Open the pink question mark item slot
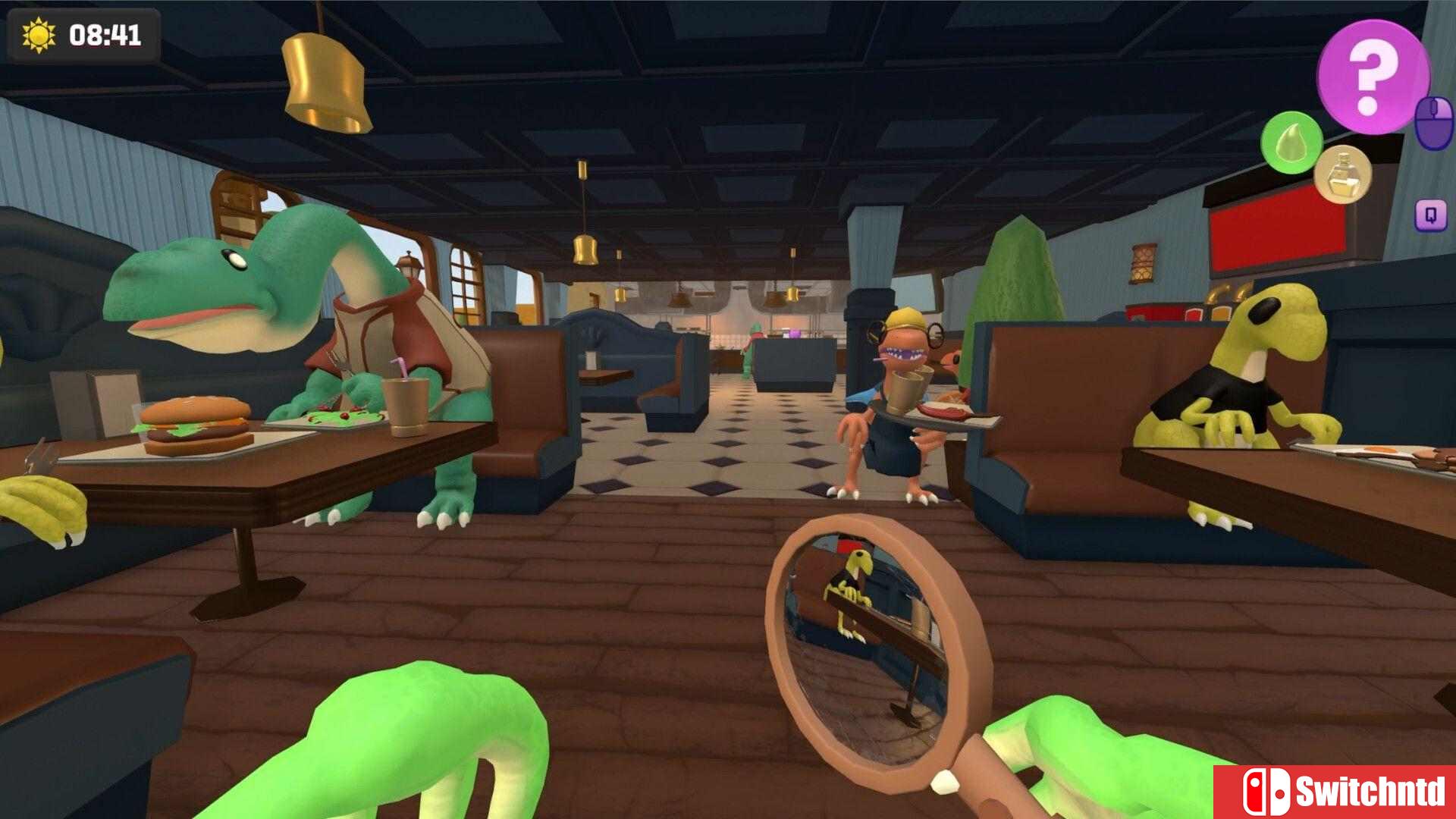Image resolution: width=1456 pixels, height=819 pixels. (x=1373, y=75)
